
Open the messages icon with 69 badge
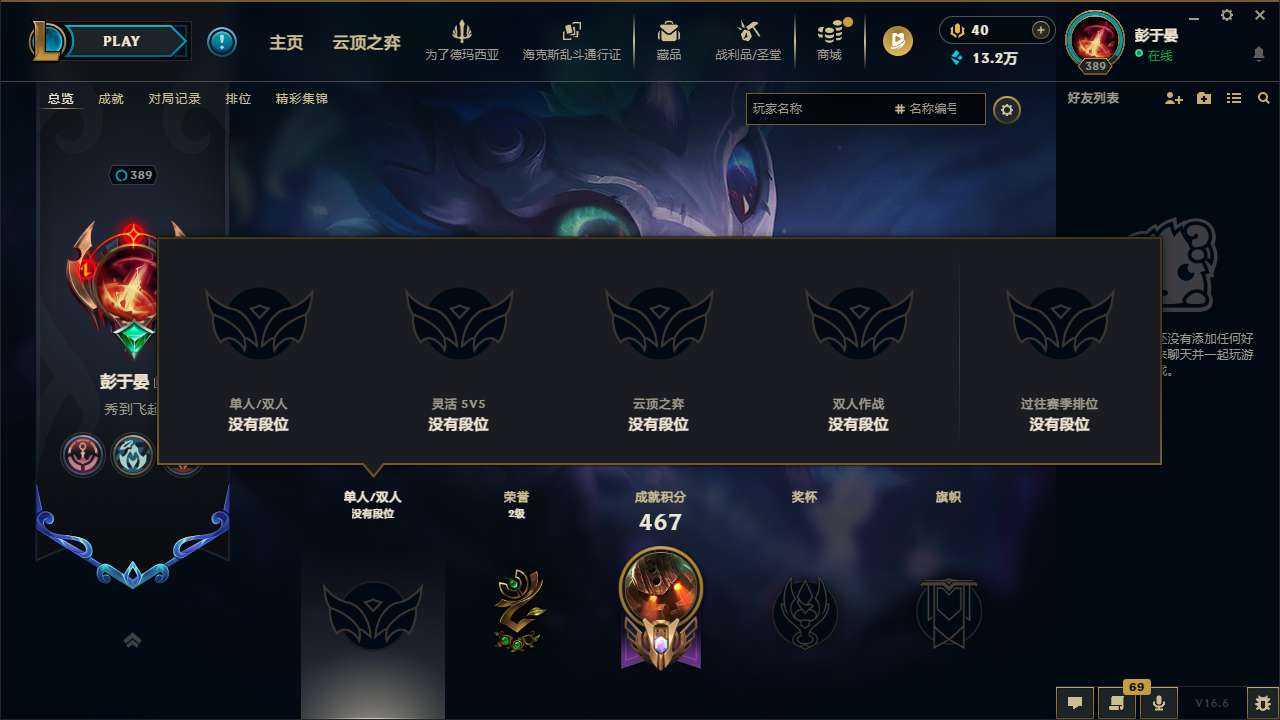click(1116, 702)
